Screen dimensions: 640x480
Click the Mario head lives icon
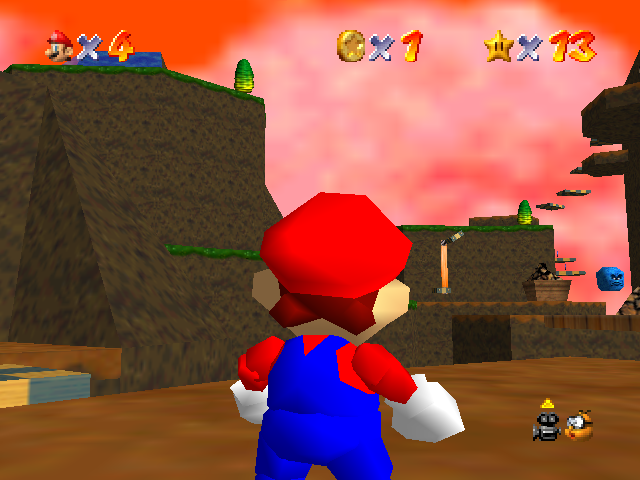click(58, 46)
